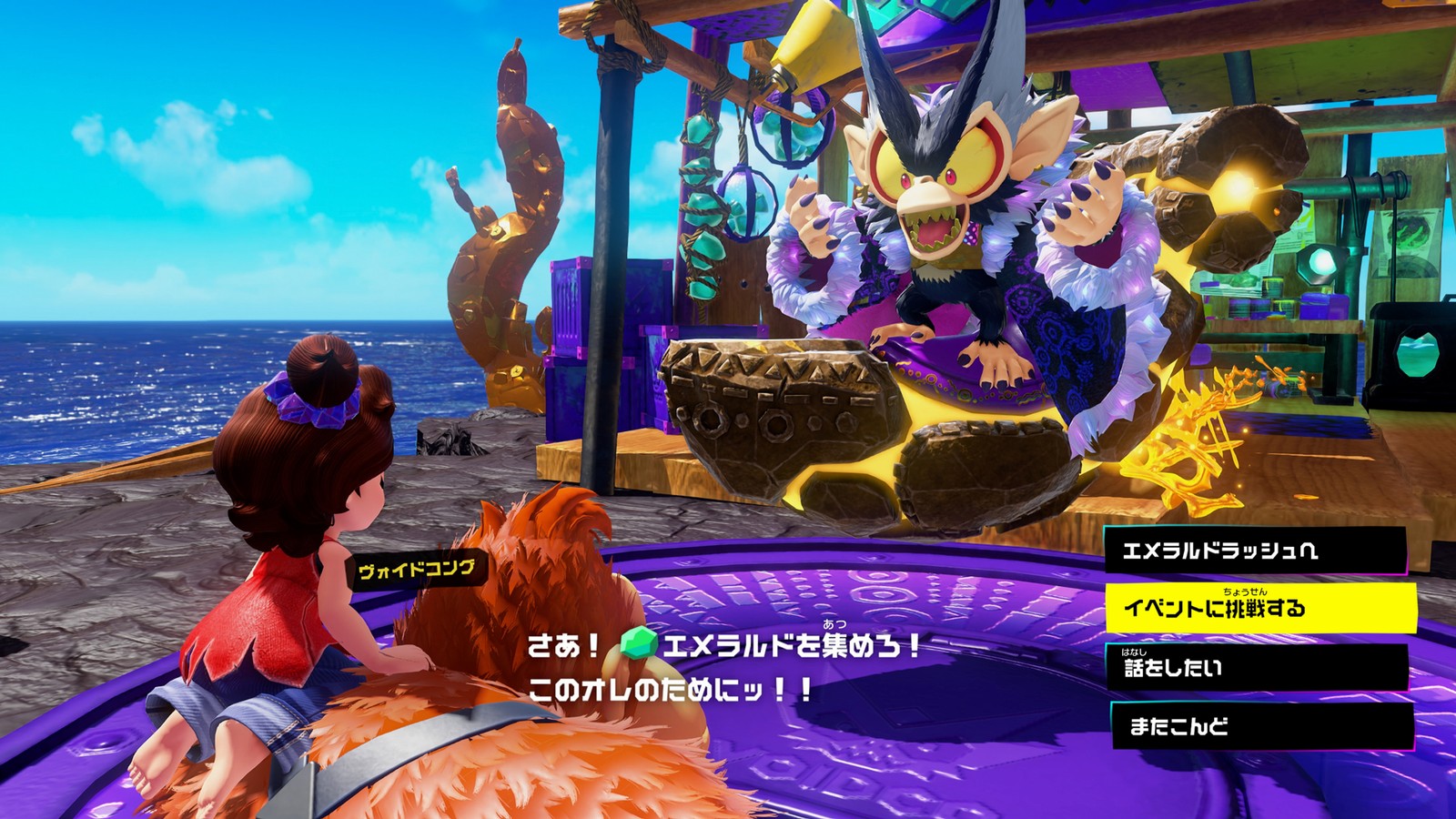Decline with またこんど option
1456x819 pixels.
(x=1260, y=726)
